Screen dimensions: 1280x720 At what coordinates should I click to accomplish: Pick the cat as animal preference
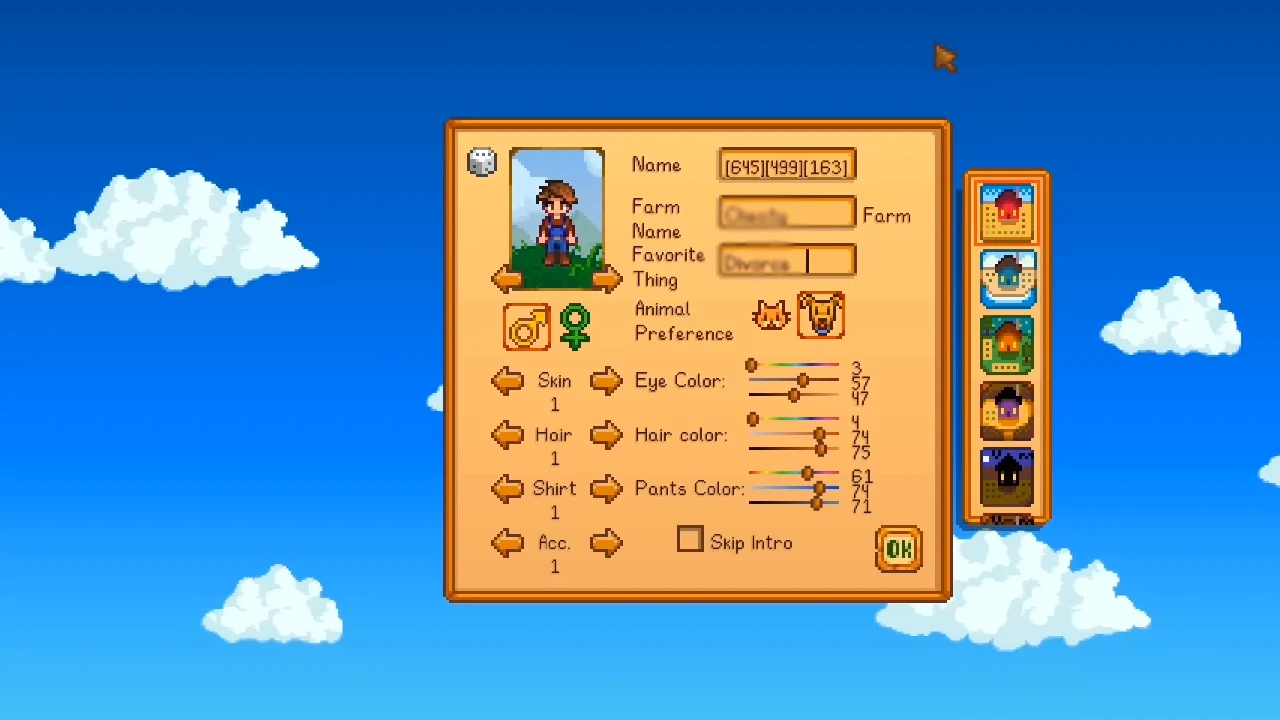[771, 317]
